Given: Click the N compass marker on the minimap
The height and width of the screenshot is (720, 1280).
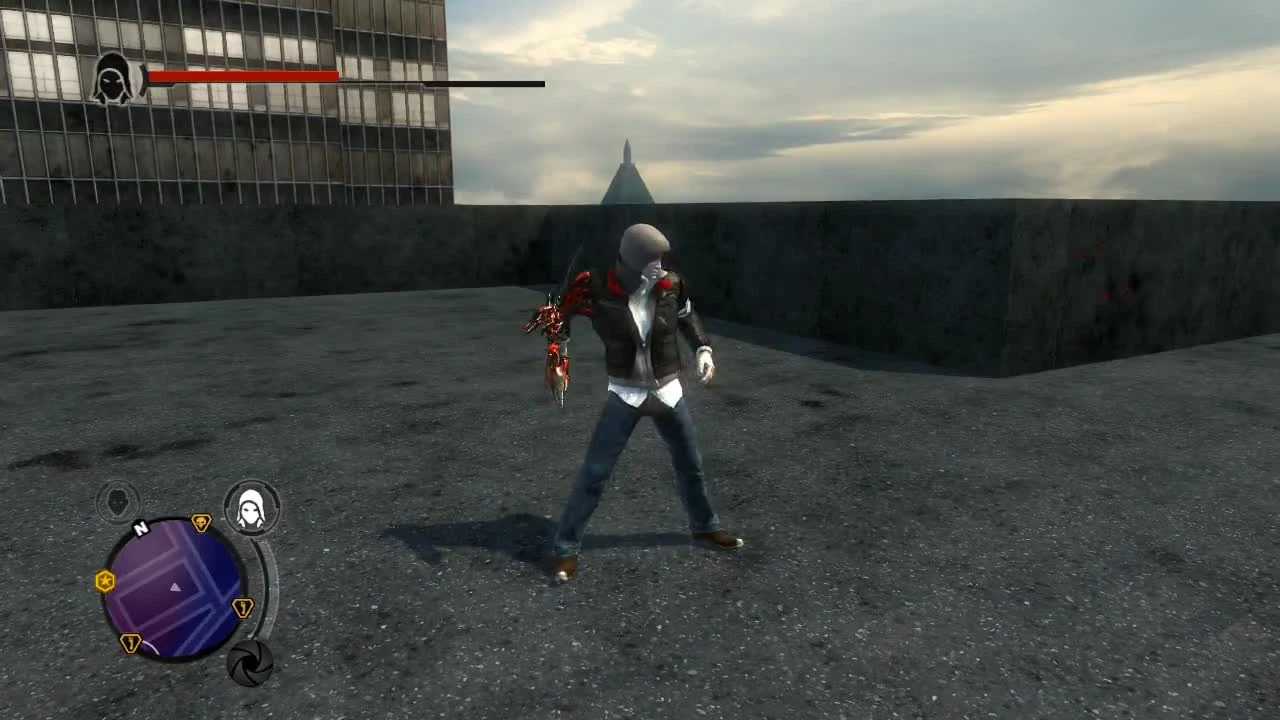Looking at the screenshot, I should (140, 528).
